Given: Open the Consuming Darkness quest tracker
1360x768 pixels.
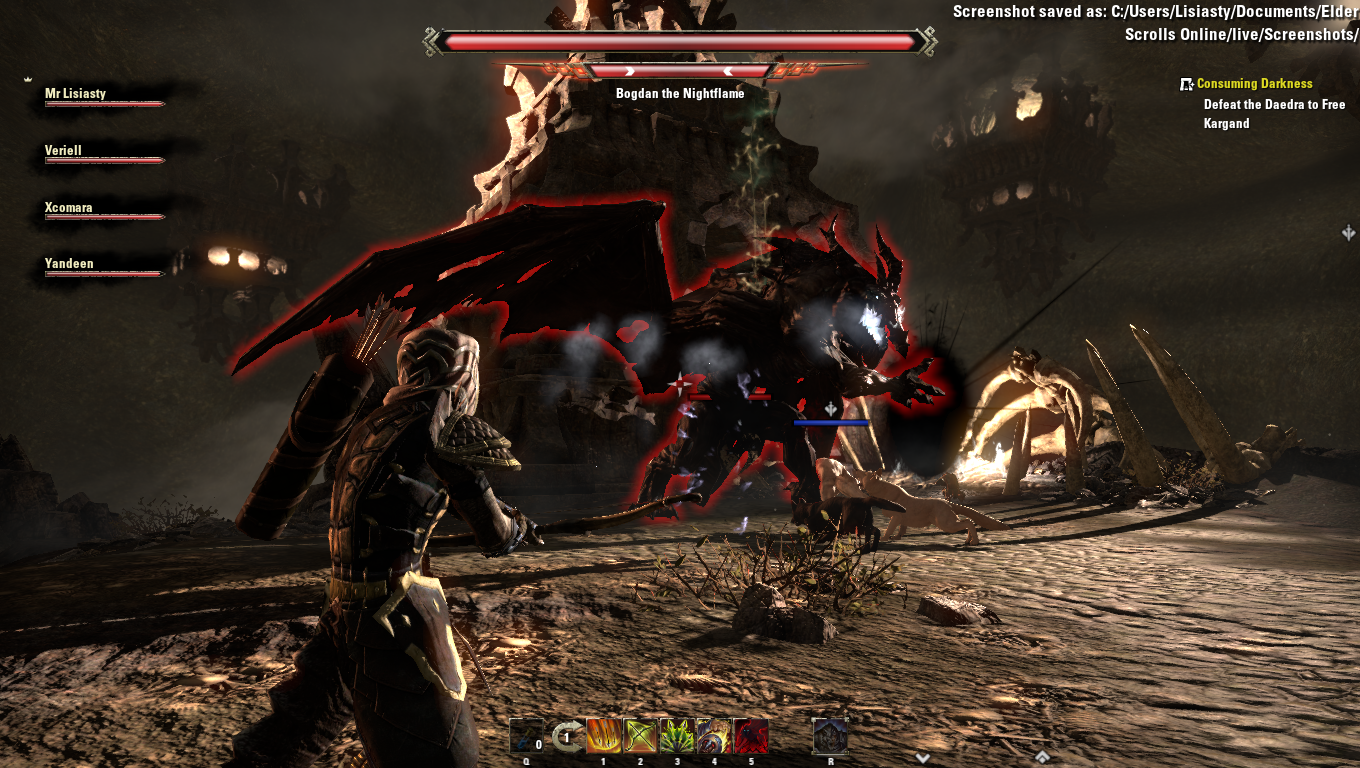Looking at the screenshot, I should tap(1254, 84).
